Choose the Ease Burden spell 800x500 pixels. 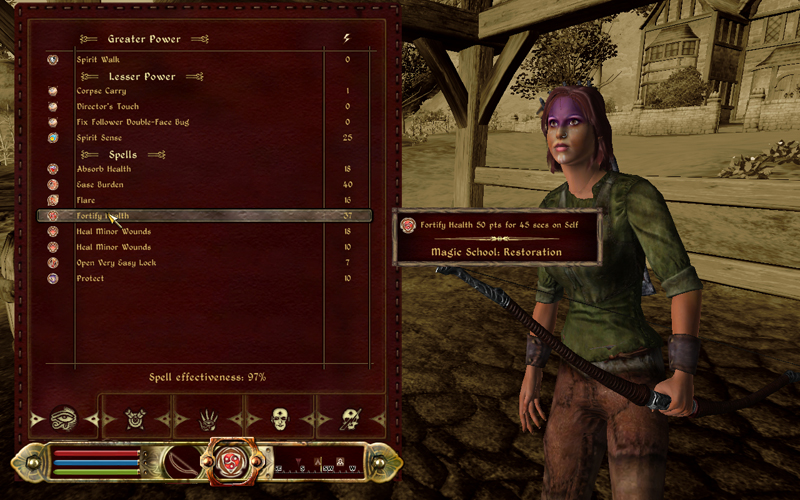click(100, 185)
